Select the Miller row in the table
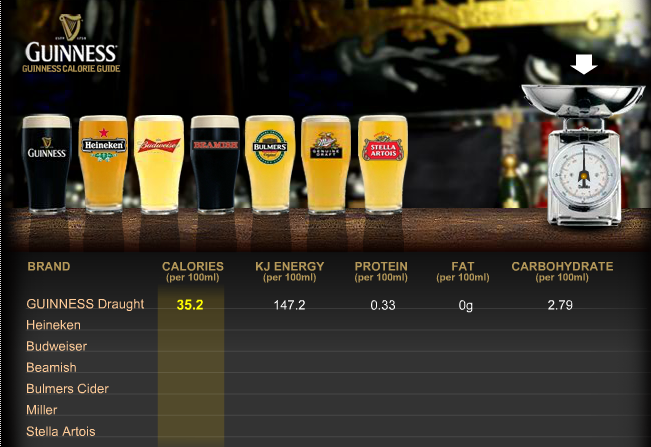The image size is (651, 447). point(42,410)
